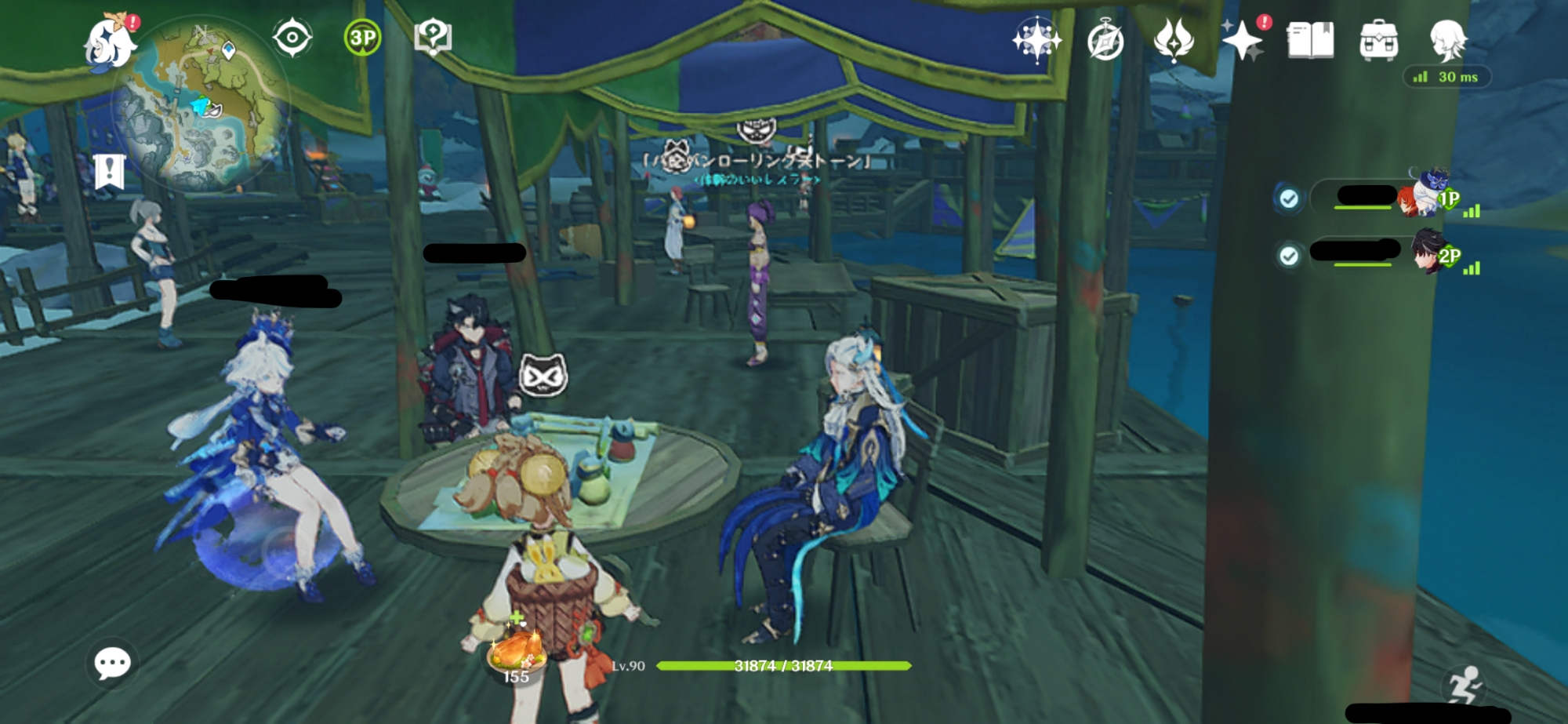Open the chat speech bubble
Image resolution: width=1568 pixels, height=724 pixels.
point(112,664)
